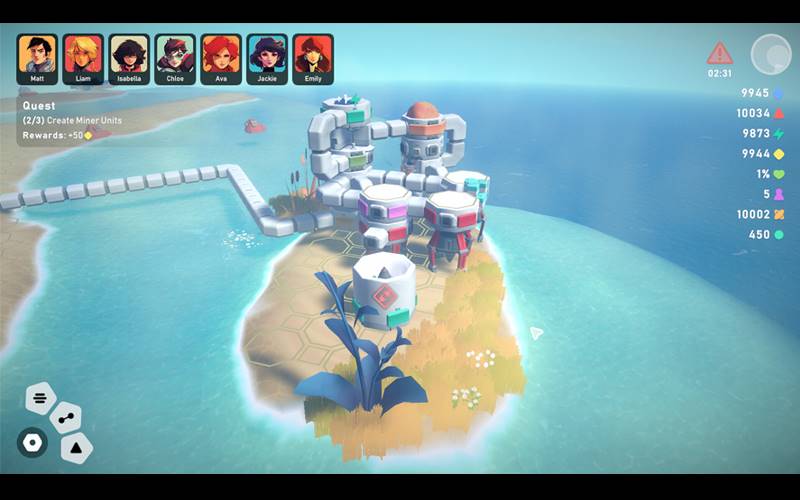
Task: Activate the connected-nodes link tool
Action: tap(65, 418)
